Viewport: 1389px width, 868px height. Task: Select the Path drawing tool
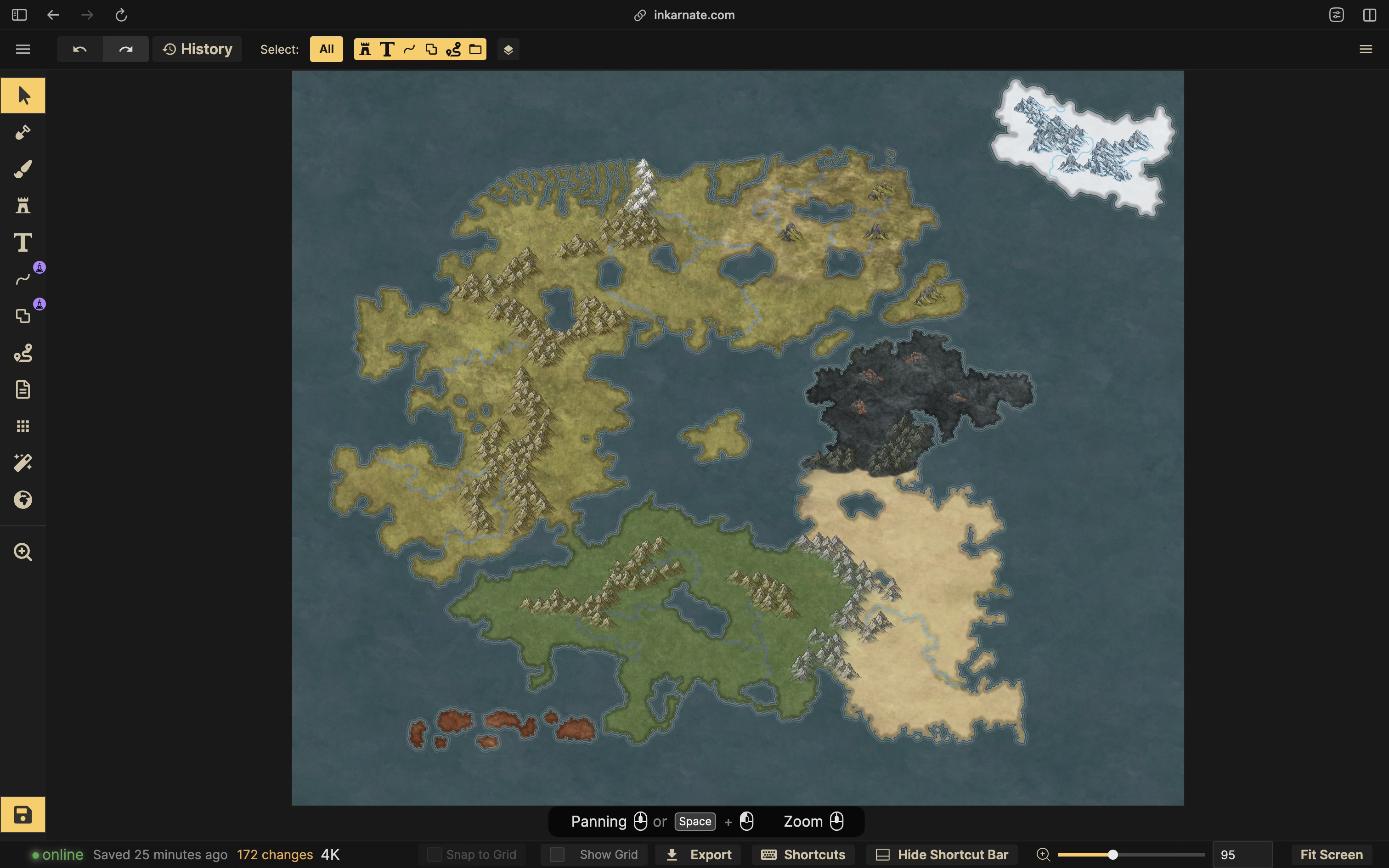click(23, 279)
